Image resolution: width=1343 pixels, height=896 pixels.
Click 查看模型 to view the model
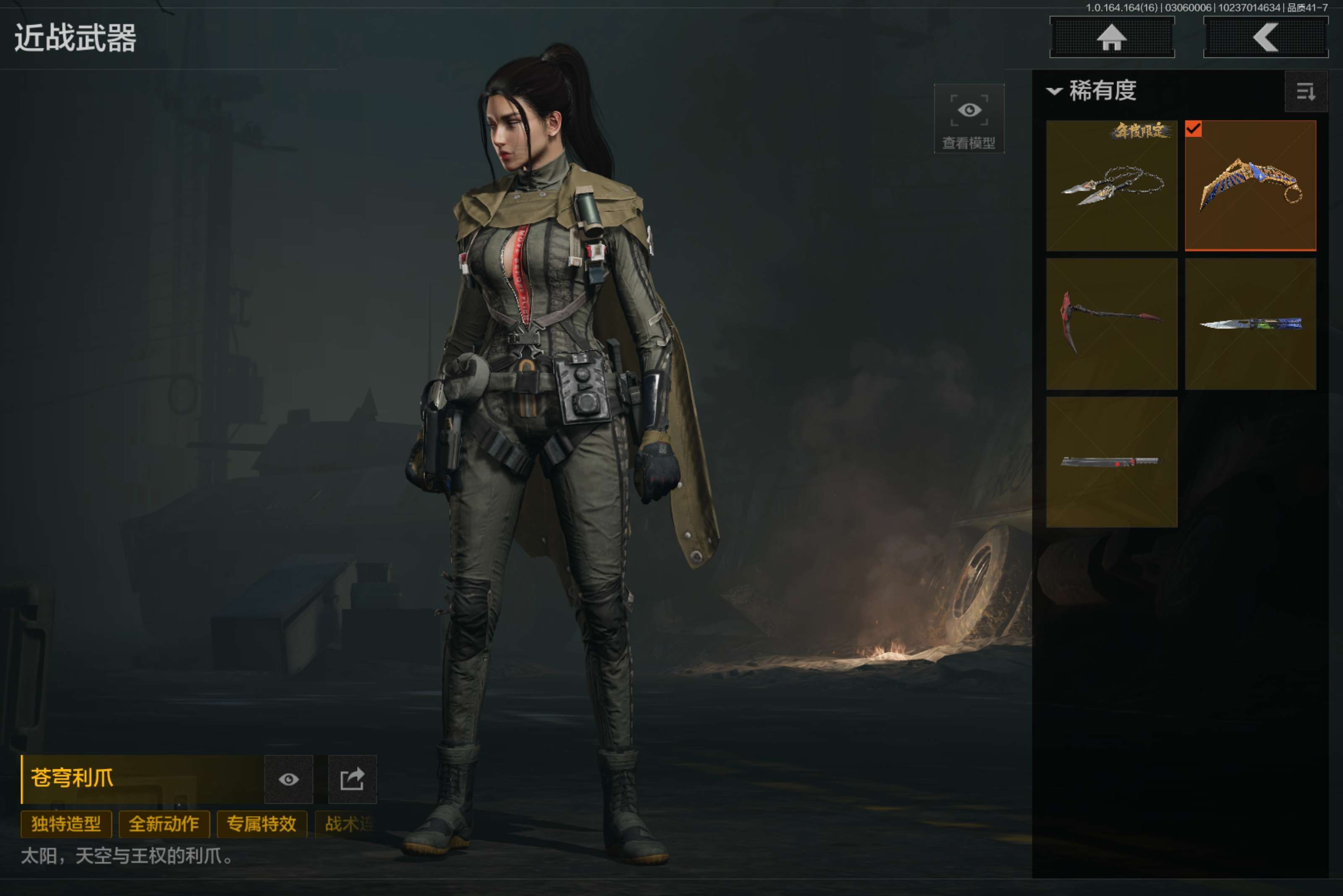969,119
